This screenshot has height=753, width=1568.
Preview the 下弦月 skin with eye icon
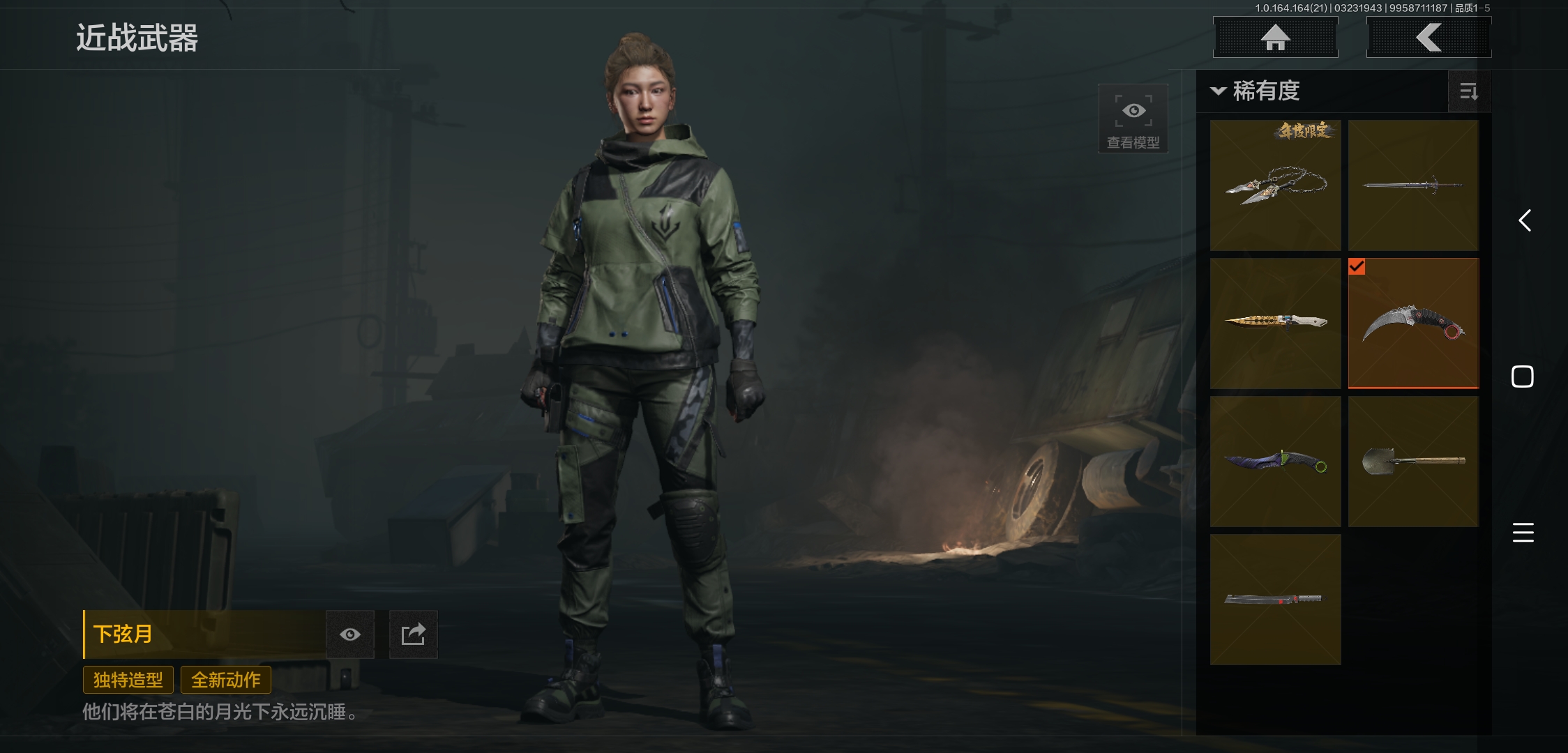pos(350,634)
